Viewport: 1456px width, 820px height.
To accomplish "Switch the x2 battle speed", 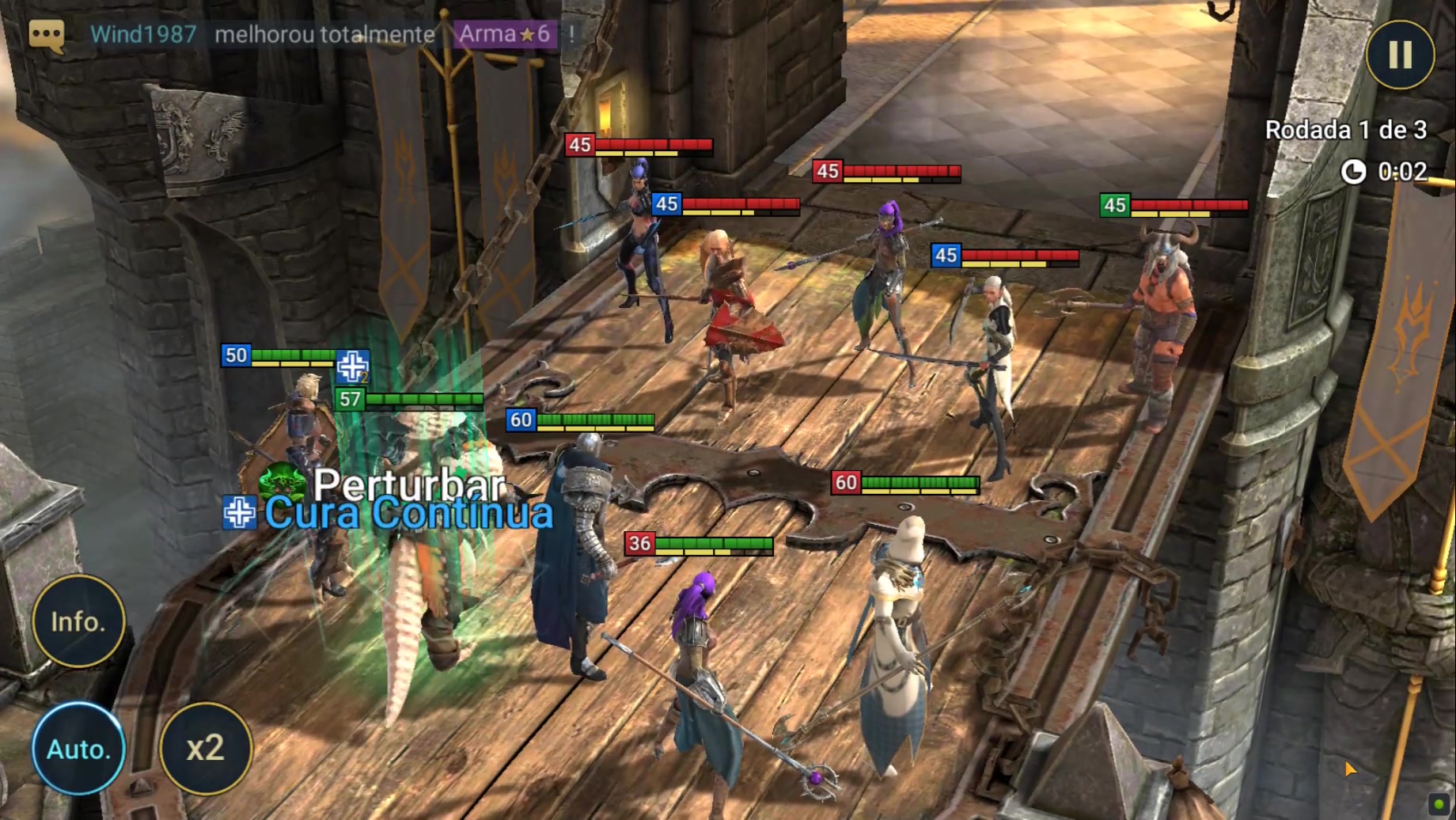I will coord(206,748).
